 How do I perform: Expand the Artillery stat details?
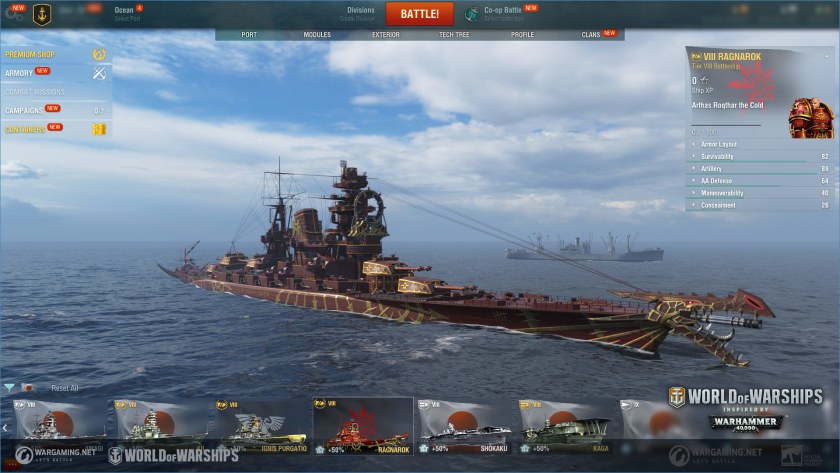point(712,168)
